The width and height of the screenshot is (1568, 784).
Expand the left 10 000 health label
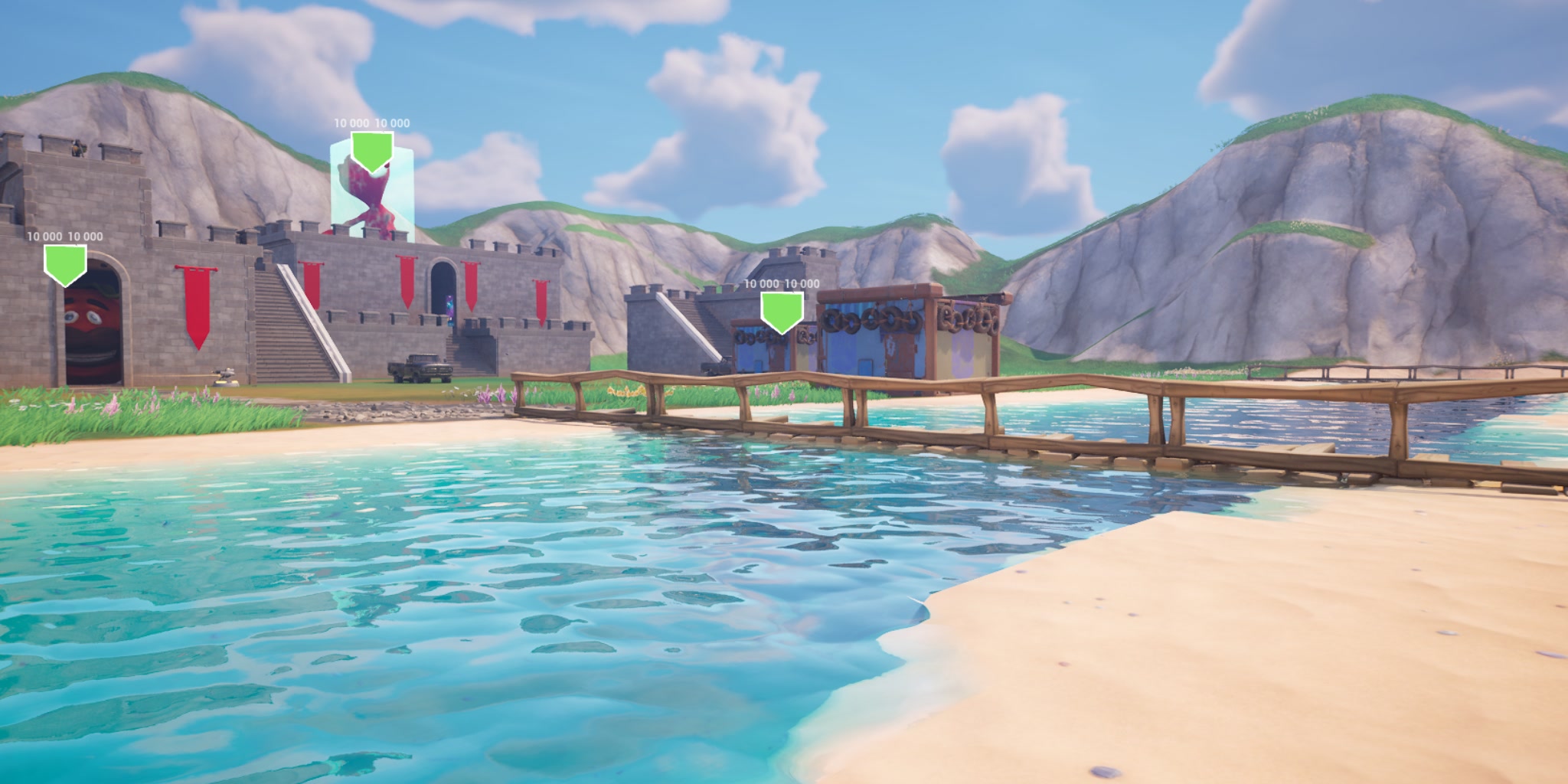tap(64, 237)
